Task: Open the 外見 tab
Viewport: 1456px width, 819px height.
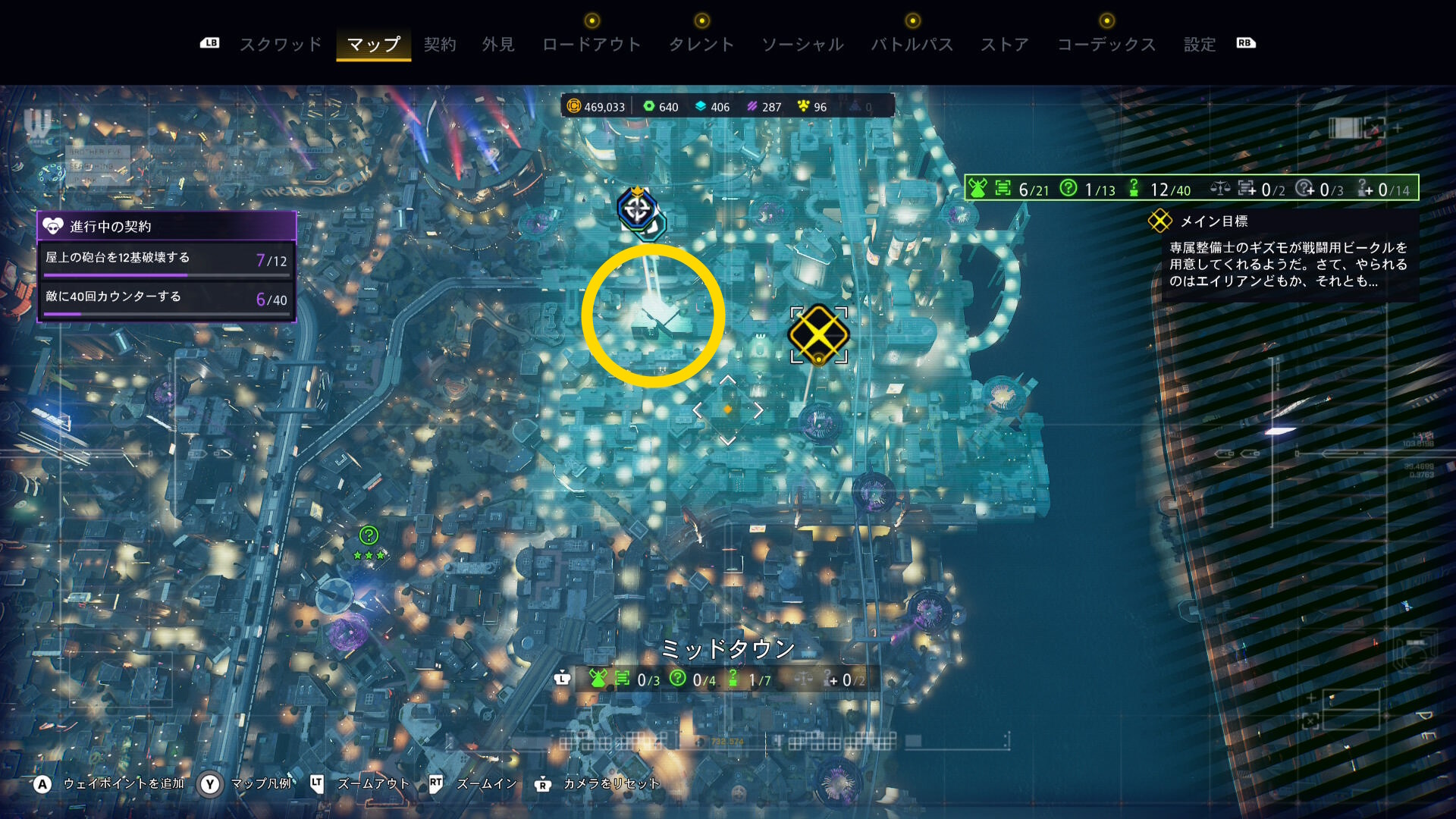Action: (x=498, y=45)
